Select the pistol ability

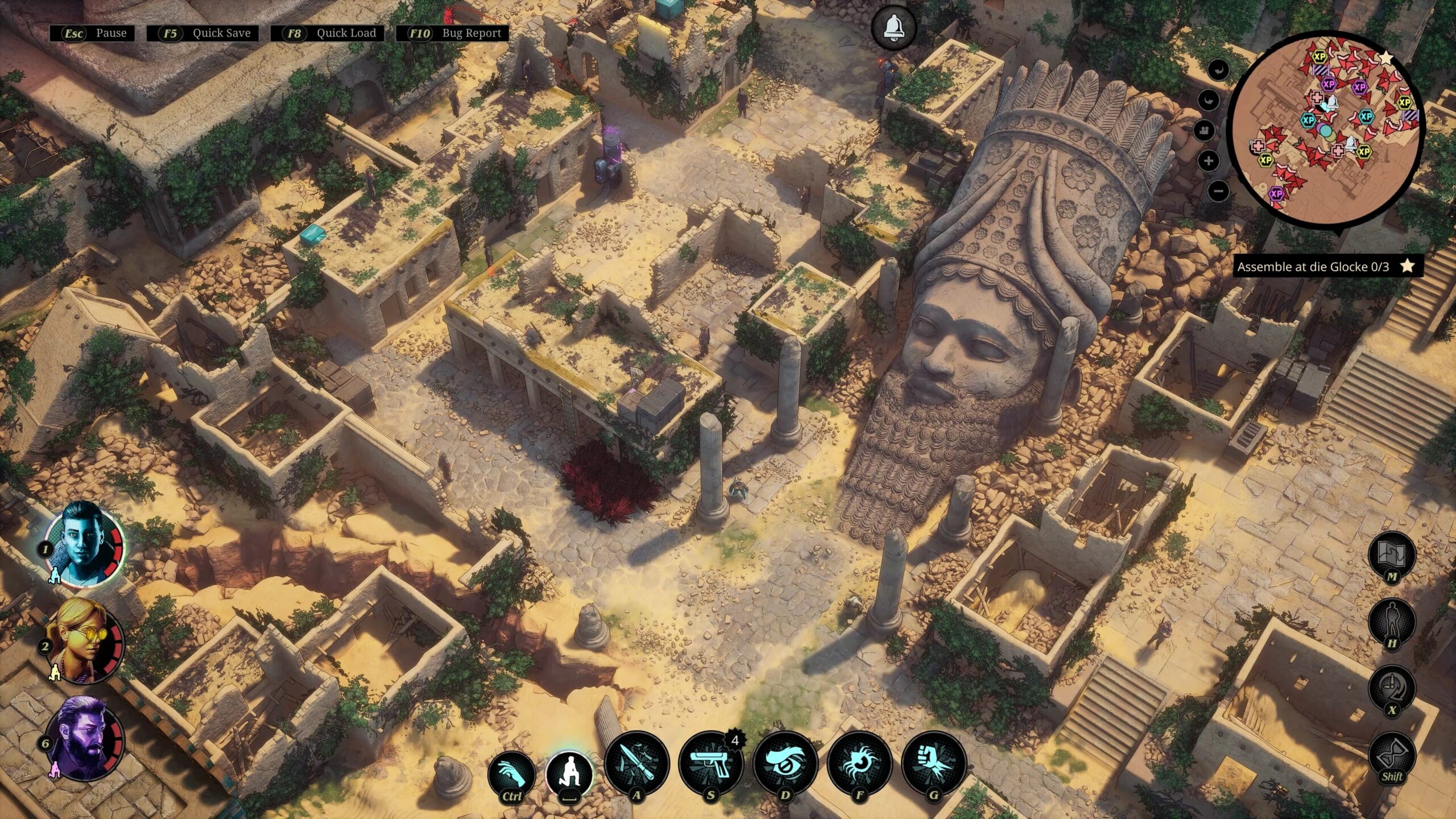tap(710, 762)
